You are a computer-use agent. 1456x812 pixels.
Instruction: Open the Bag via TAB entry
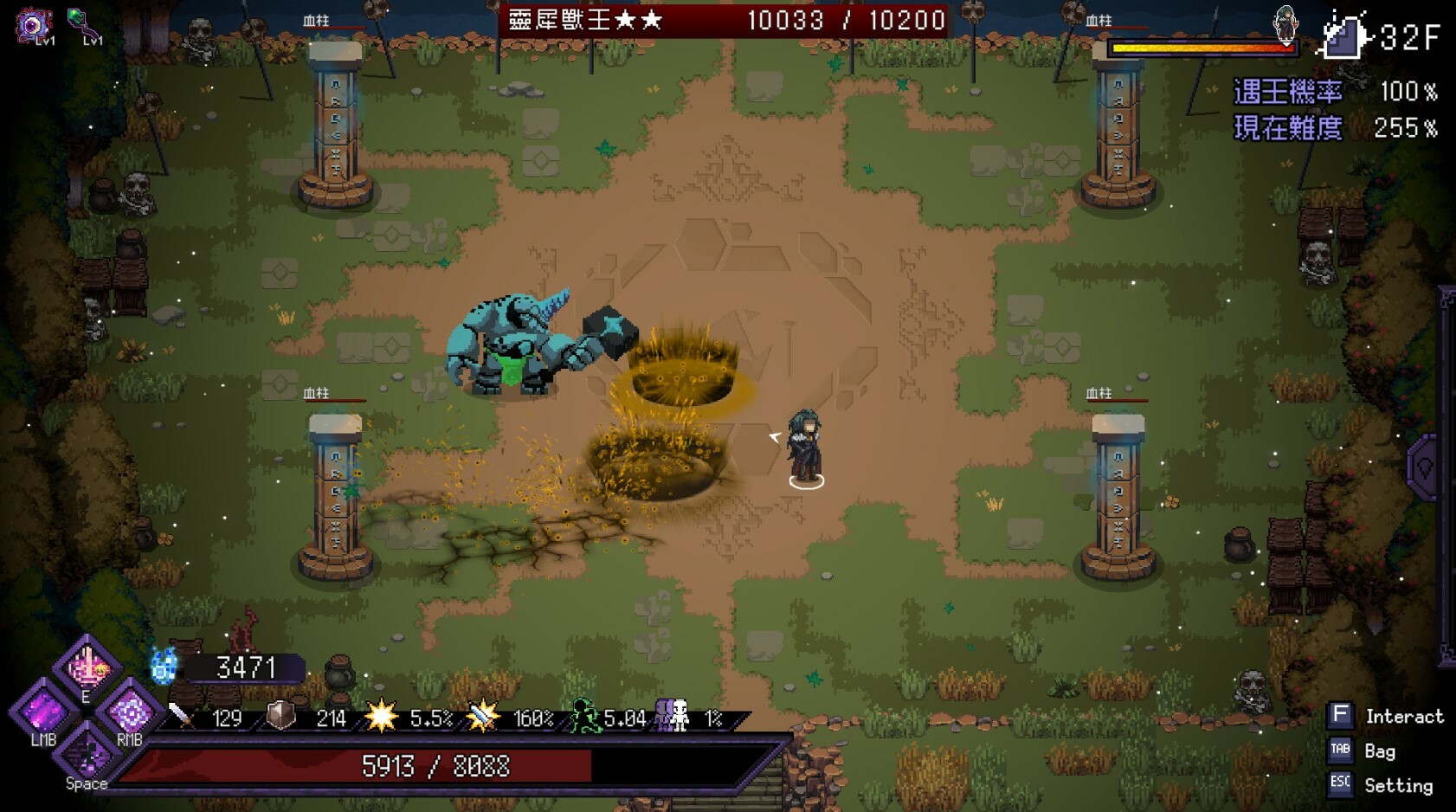pyautogui.click(x=1378, y=751)
